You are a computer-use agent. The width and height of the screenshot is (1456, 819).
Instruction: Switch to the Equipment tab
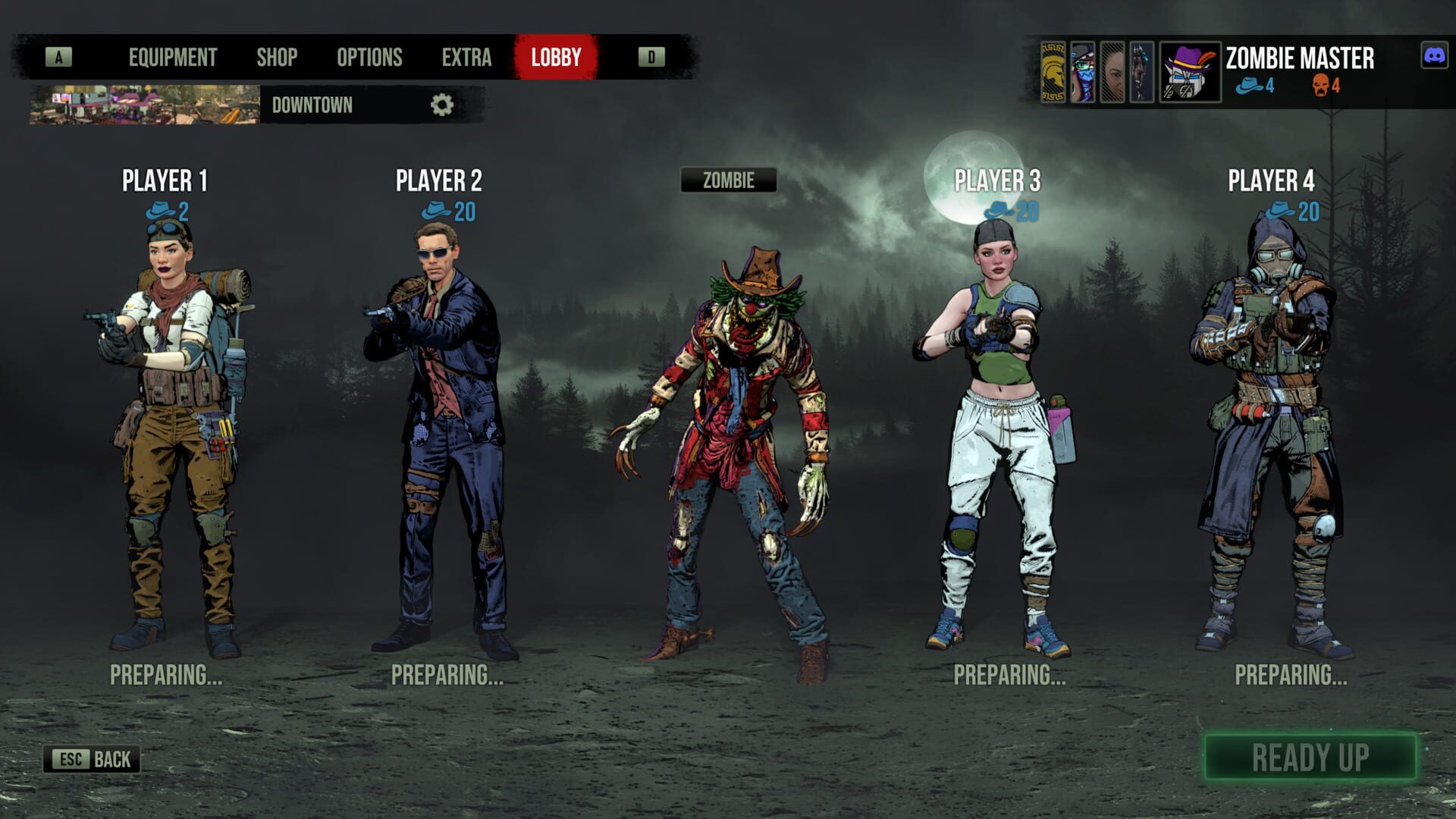coord(172,56)
